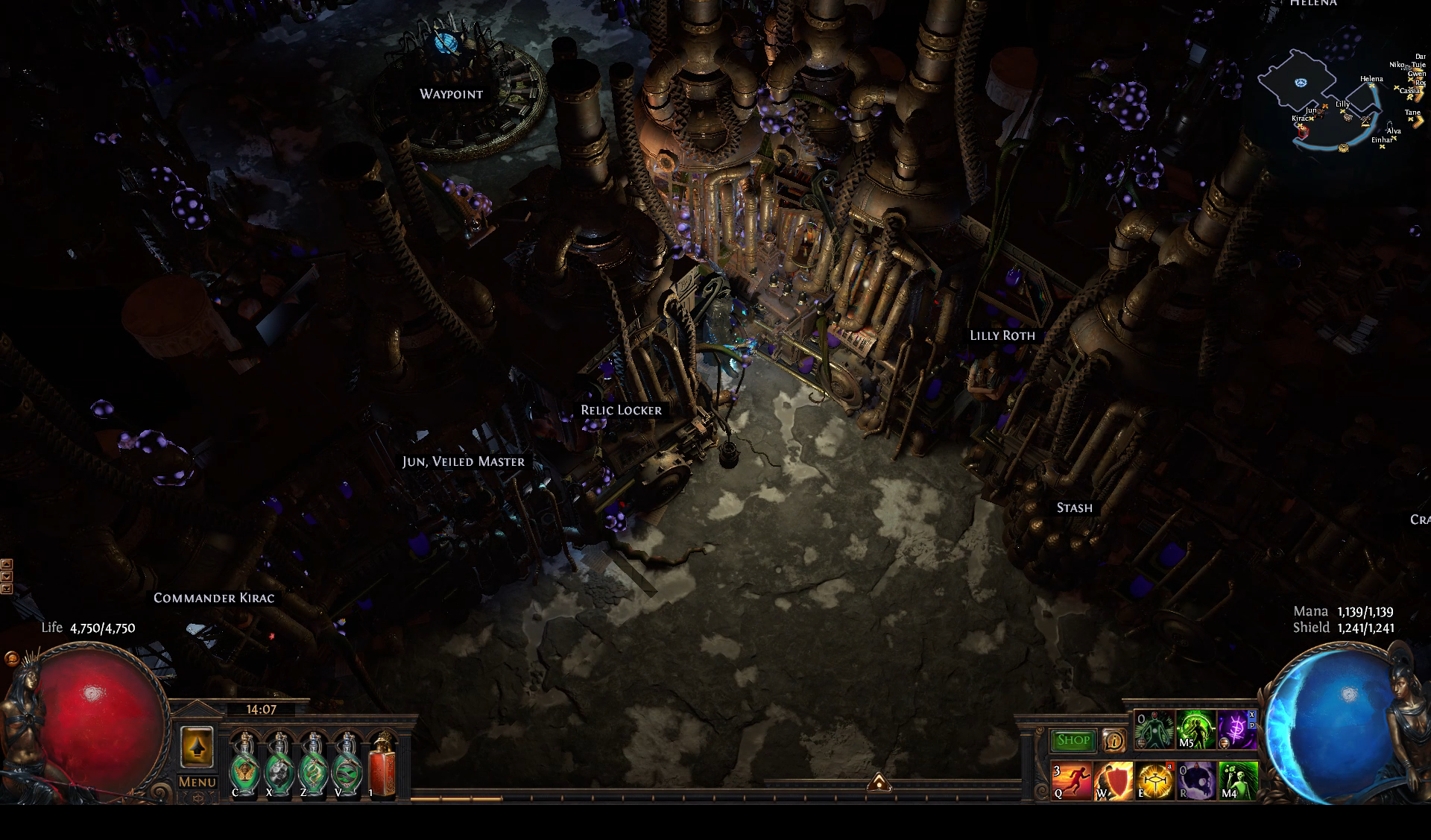The height and width of the screenshot is (840, 1431).
Task: Select the purple rune curse skill
Action: [1238, 730]
